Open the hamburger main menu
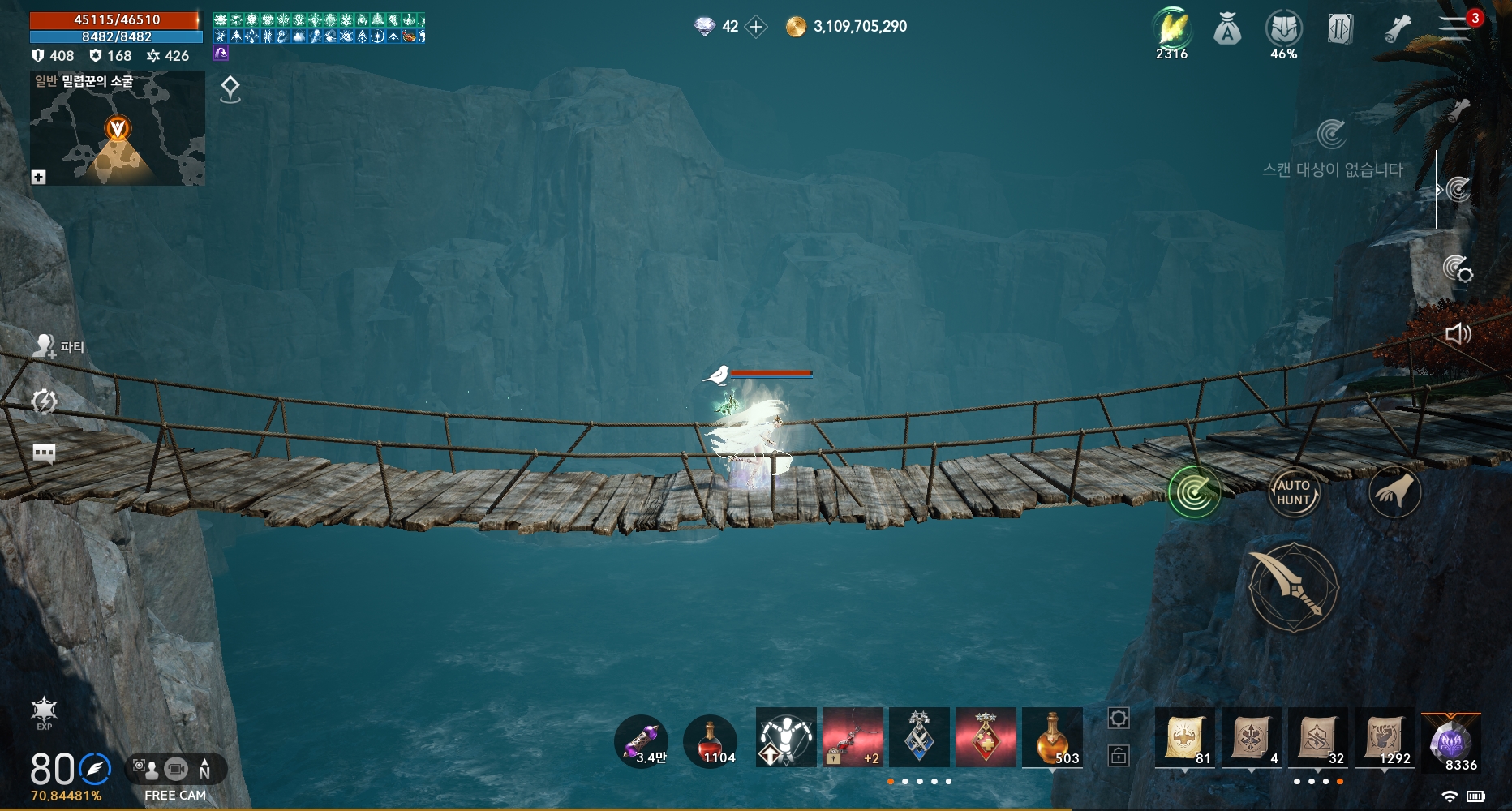This screenshot has width=1512, height=811. point(1454,28)
